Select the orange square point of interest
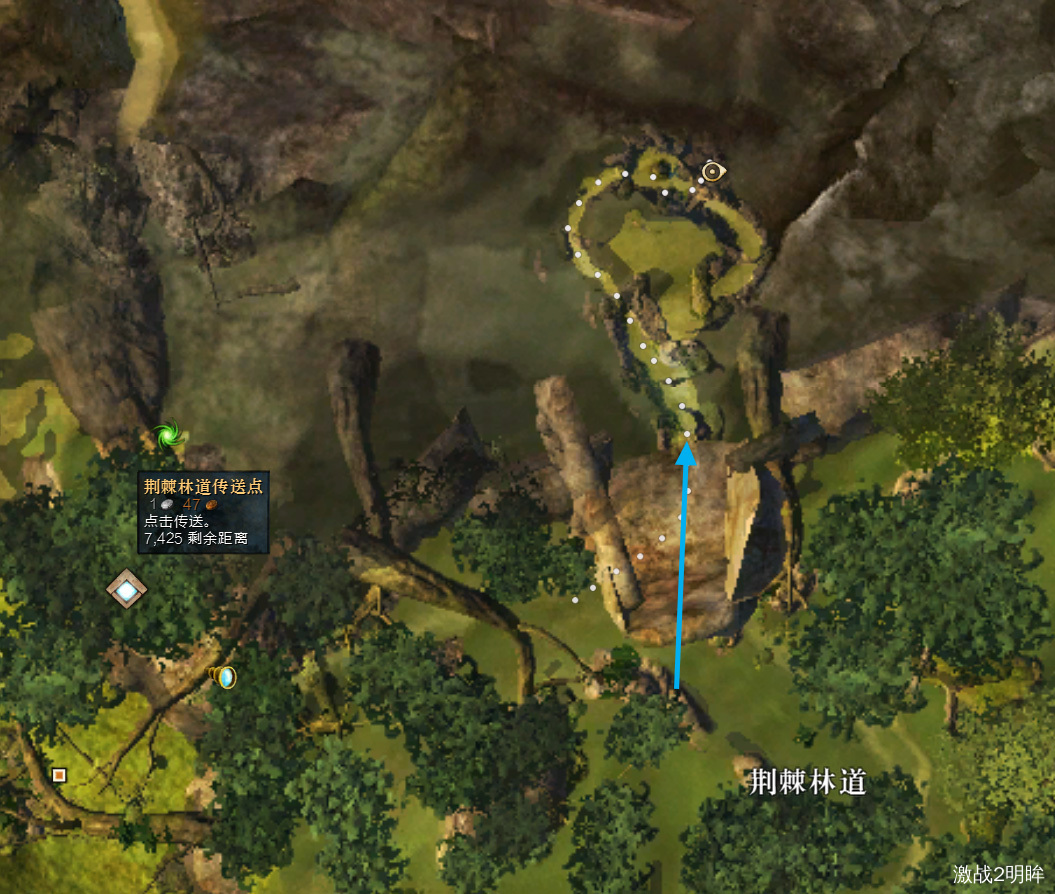The width and height of the screenshot is (1055, 894). [59, 774]
